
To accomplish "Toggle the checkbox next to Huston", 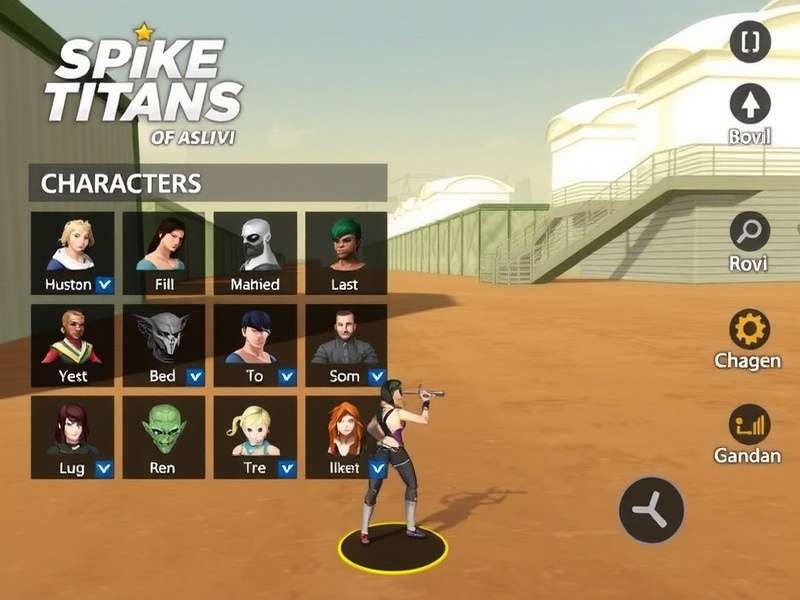I will 104,284.
